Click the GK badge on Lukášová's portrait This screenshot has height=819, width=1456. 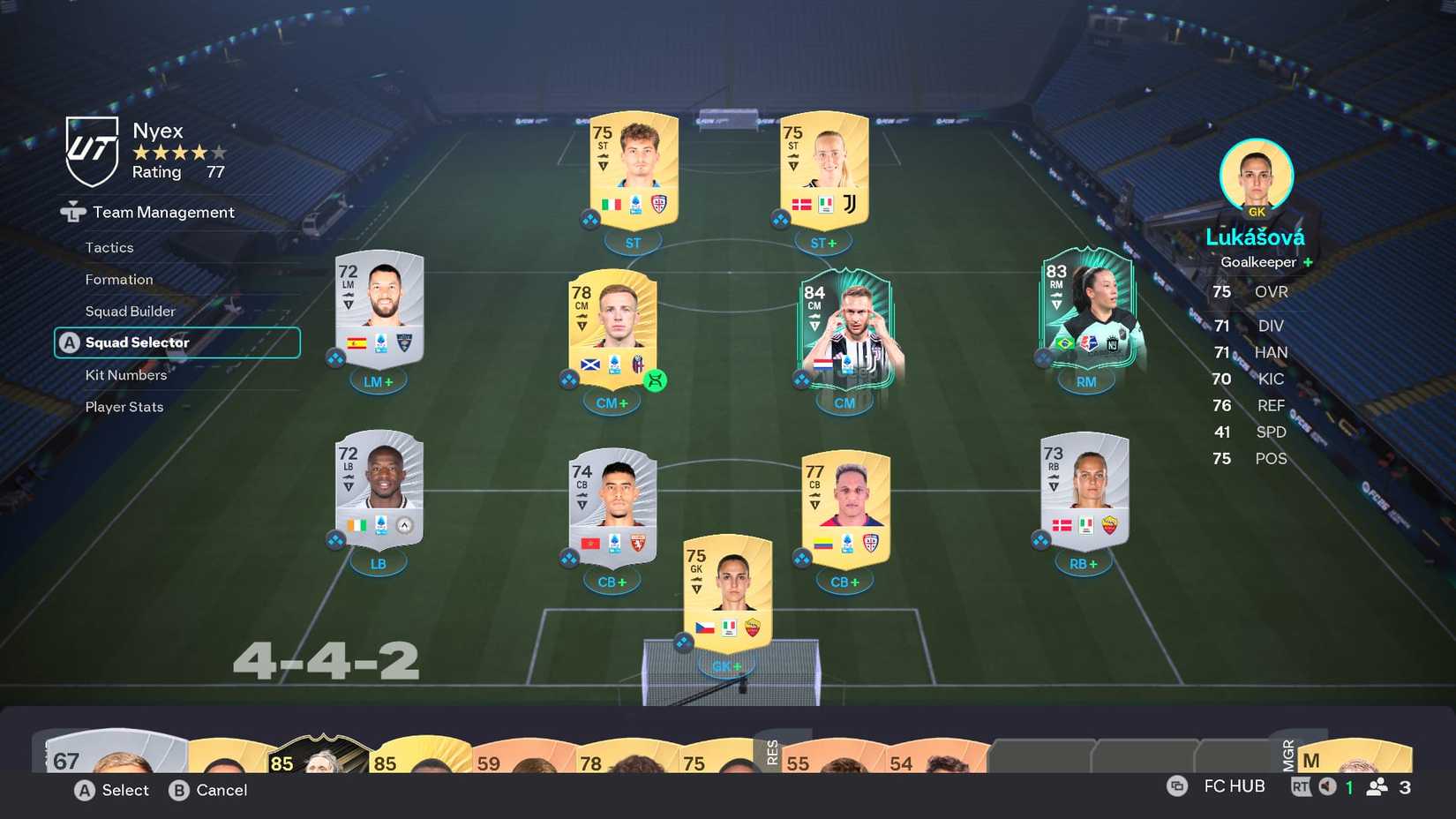point(1257,212)
